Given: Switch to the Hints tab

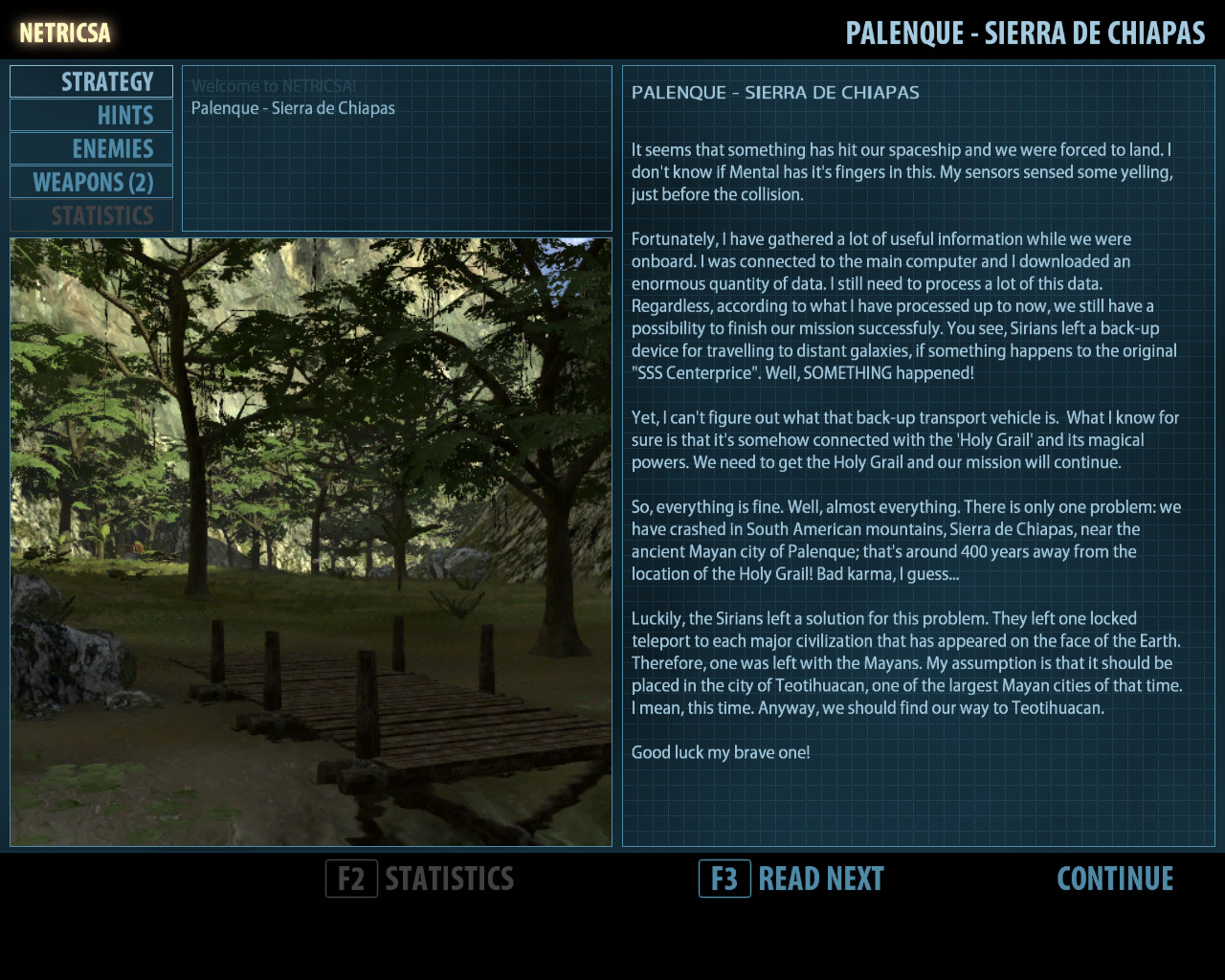Looking at the screenshot, I should pyautogui.click(x=92, y=116).
